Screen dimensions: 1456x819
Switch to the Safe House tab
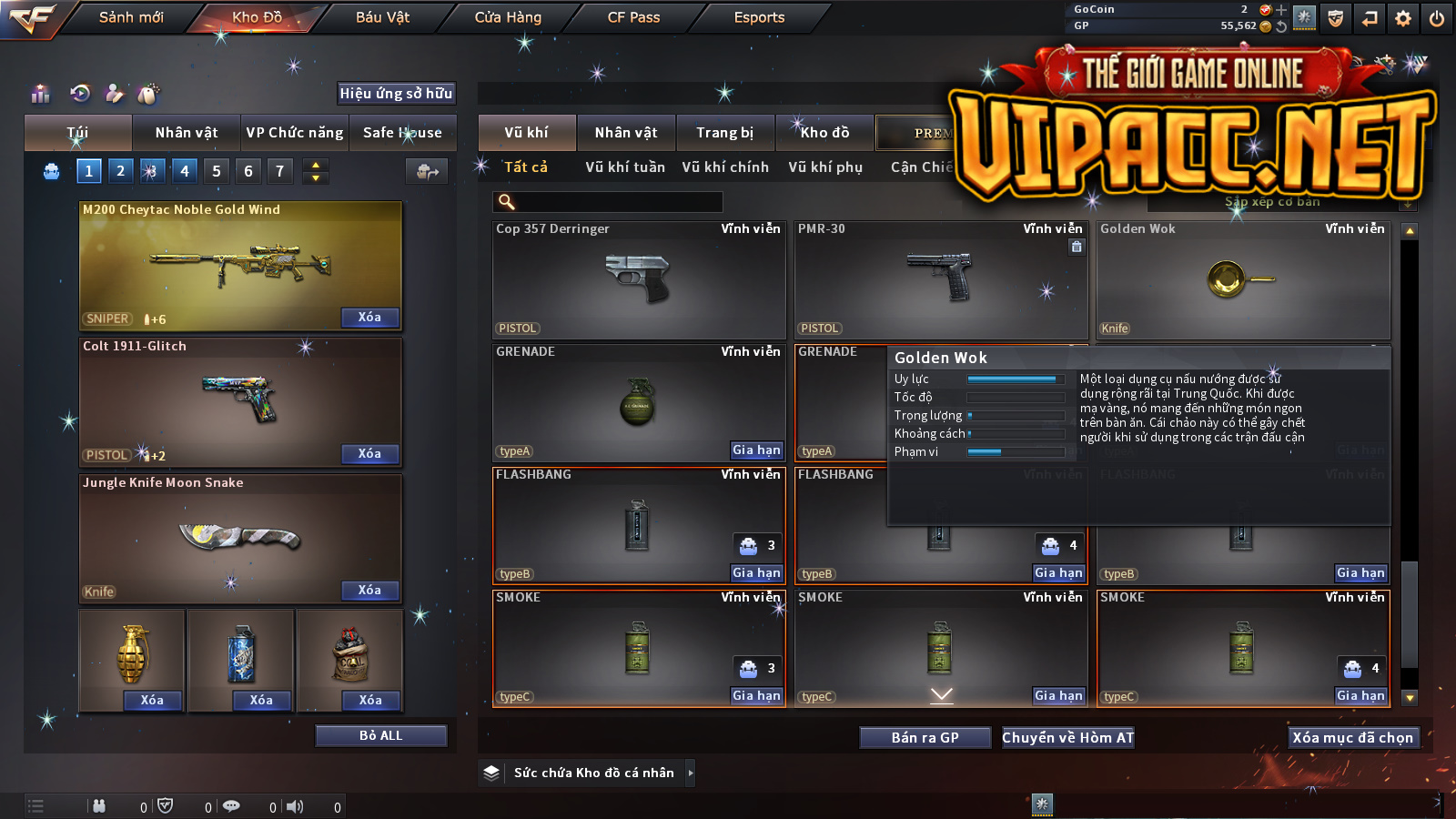coord(402,133)
